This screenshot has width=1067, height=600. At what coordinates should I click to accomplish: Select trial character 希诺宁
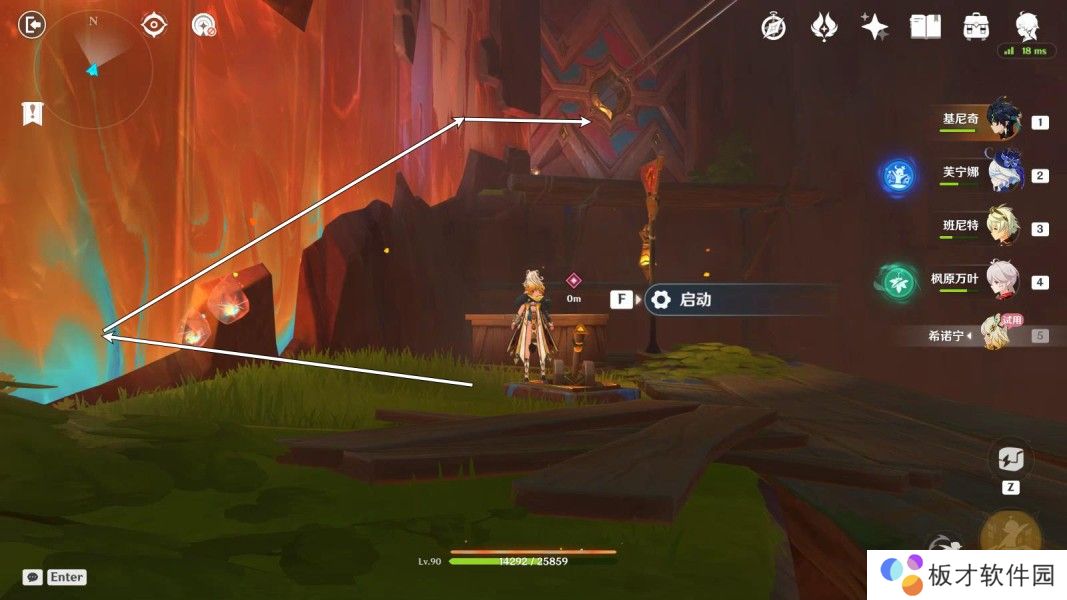[x=995, y=335]
